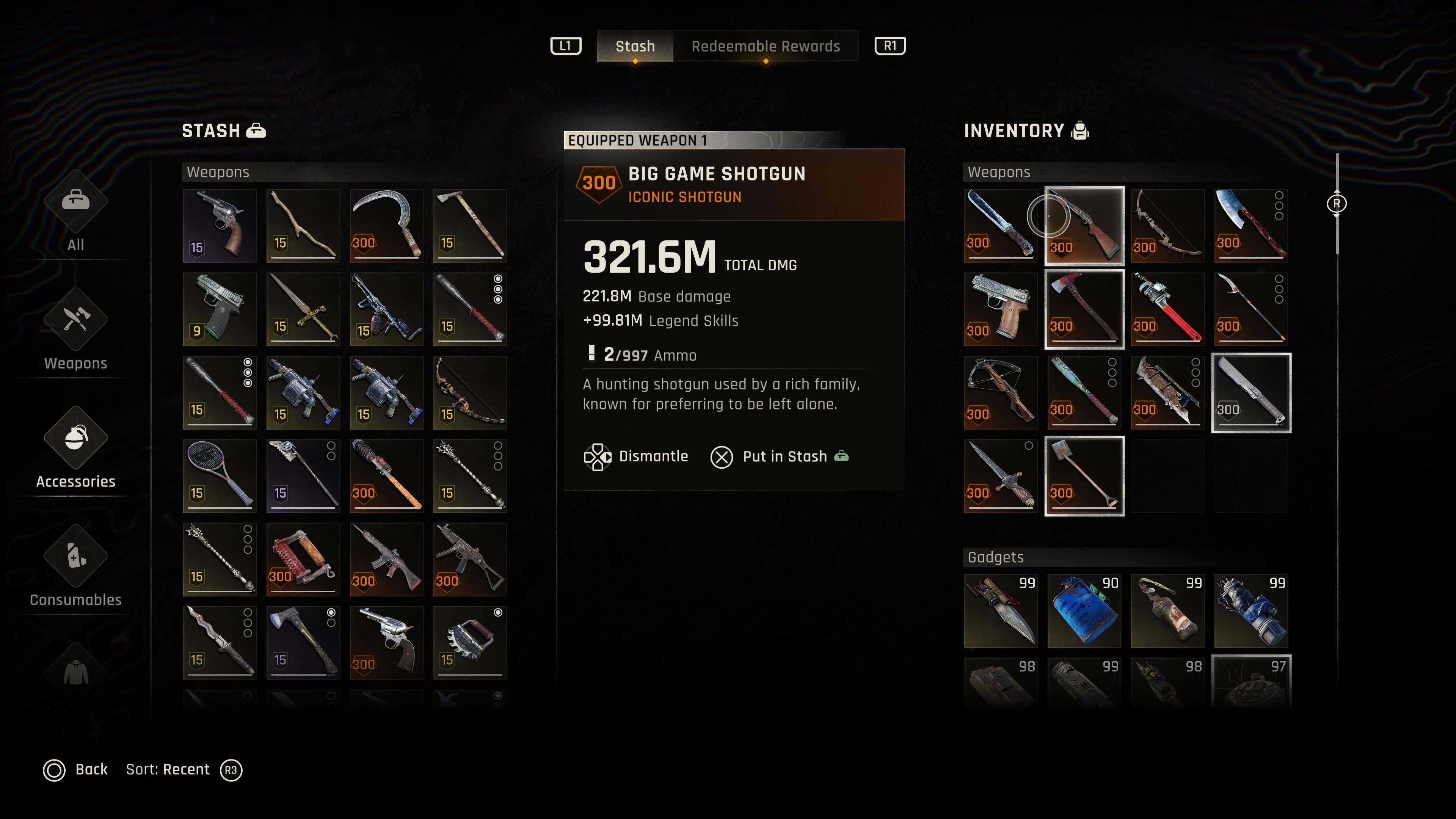Viewport: 1456px width, 819px height.
Task: Click the Put in Stash action
Action: tap(784, 457)
